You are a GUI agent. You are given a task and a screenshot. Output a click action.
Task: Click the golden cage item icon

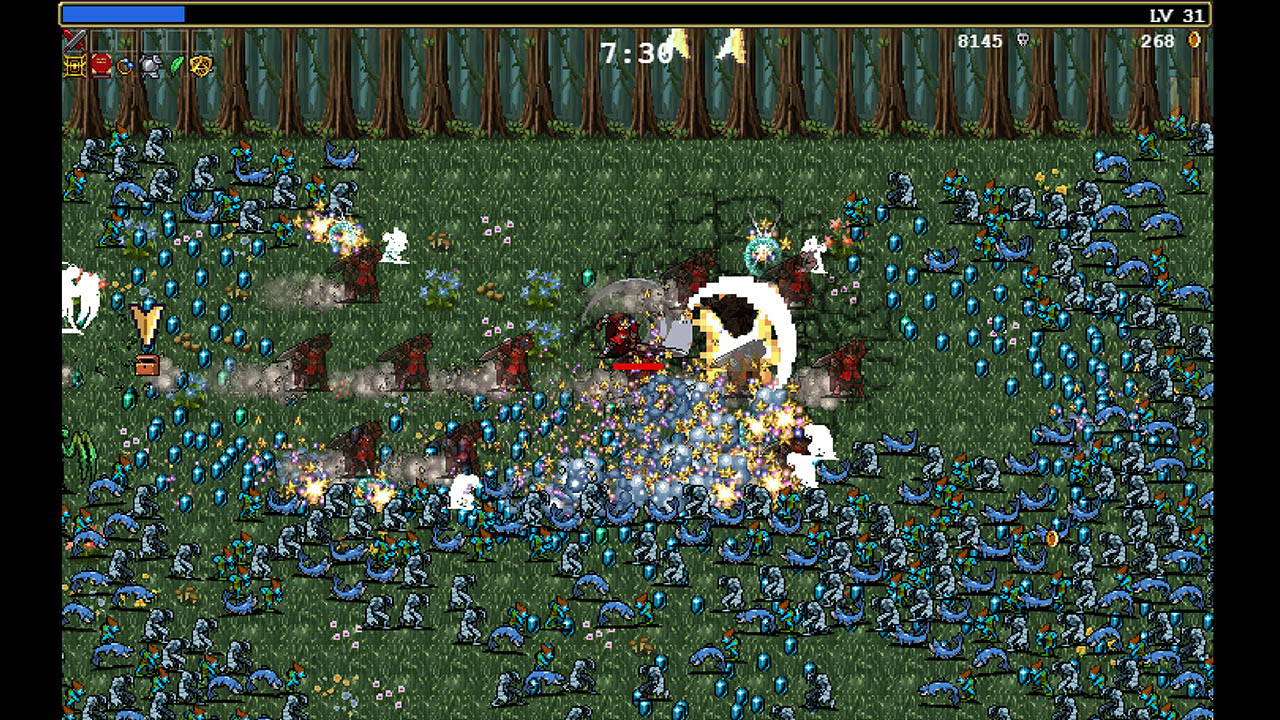(x=72, y=67)
